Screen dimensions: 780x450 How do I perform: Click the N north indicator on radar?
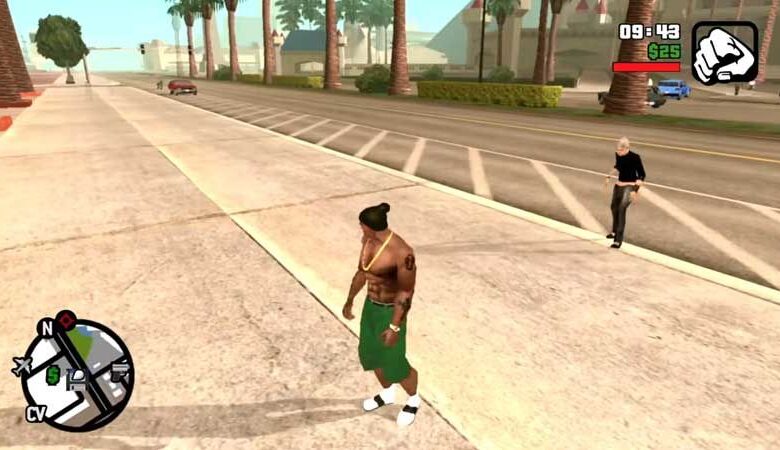coord(46,326)
